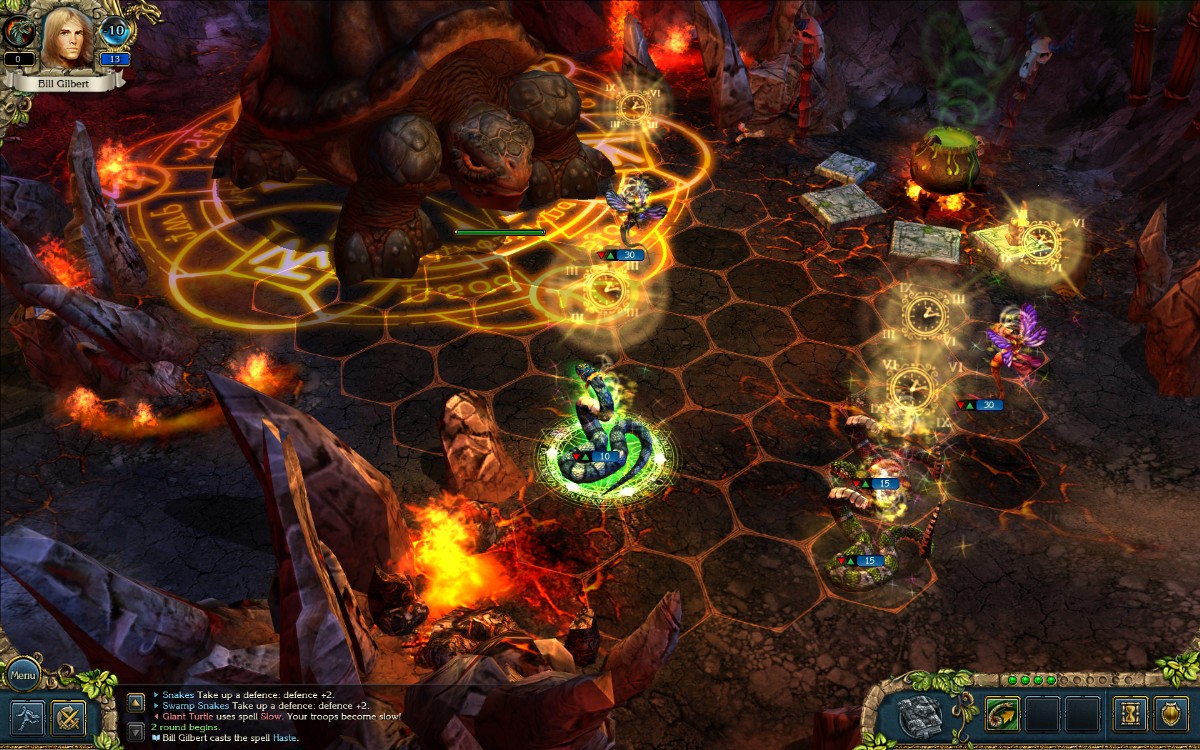Activate the snake lunge ability

click(1001, 714)
